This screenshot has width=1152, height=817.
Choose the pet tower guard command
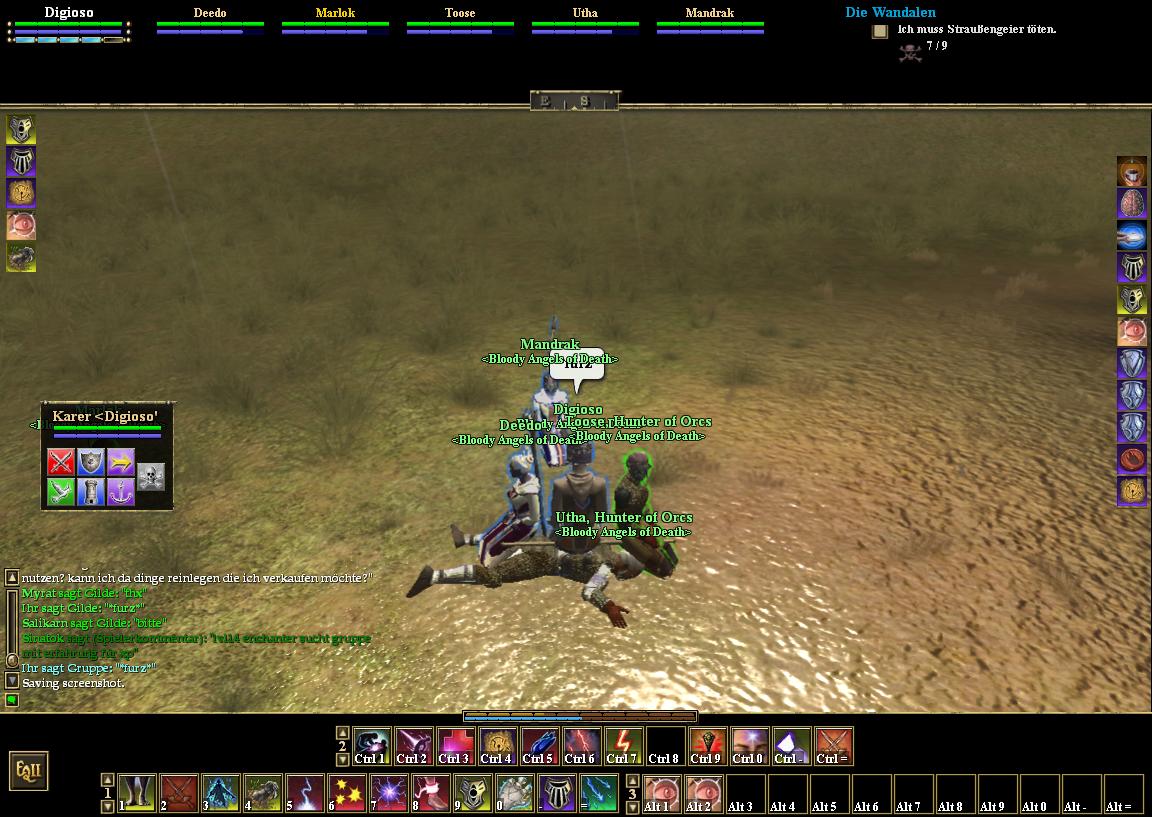(91, 492)
